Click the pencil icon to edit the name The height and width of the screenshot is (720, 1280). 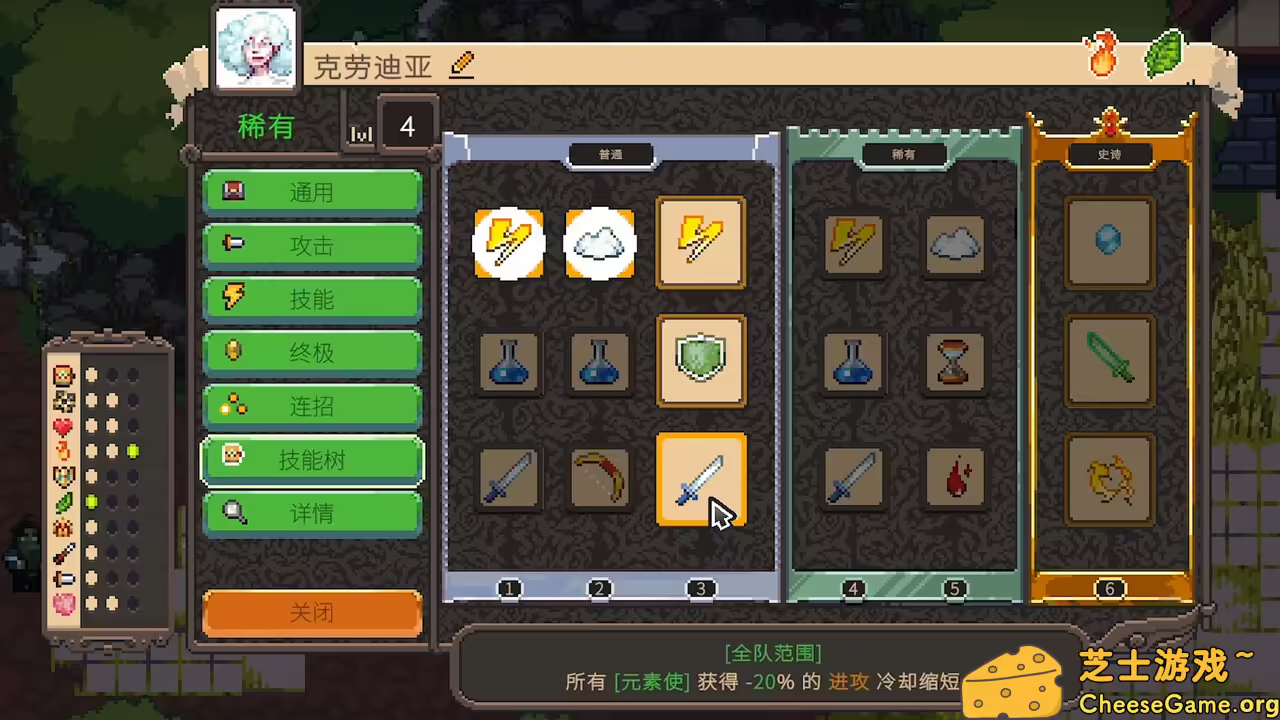pos(461,65)
